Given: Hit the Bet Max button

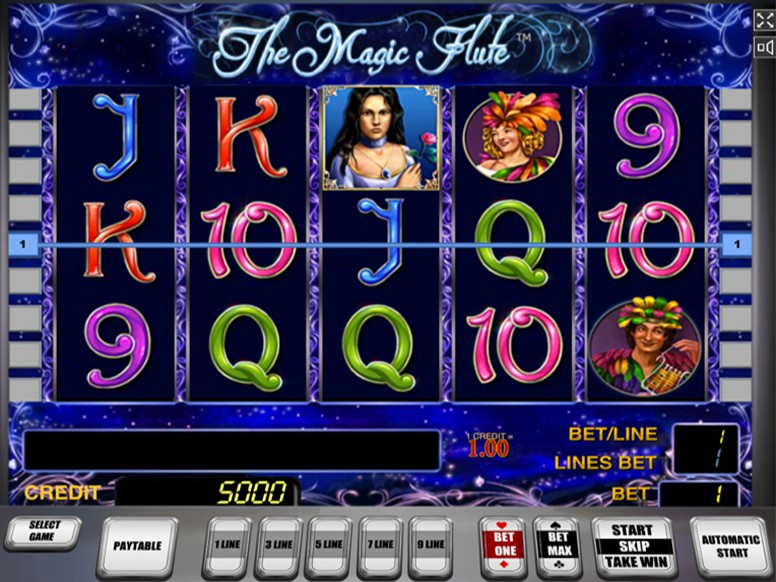Looking at the screenshot, I should 557,544.
